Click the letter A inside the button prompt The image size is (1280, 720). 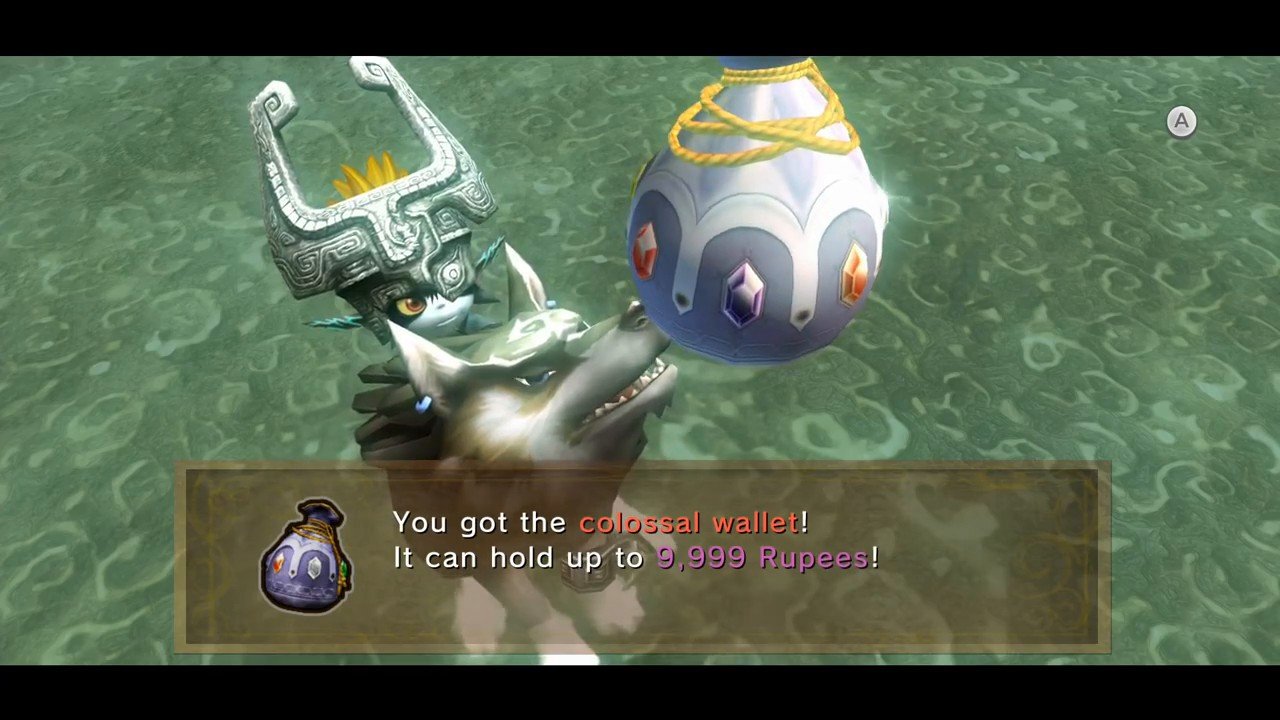[1182, 121]
